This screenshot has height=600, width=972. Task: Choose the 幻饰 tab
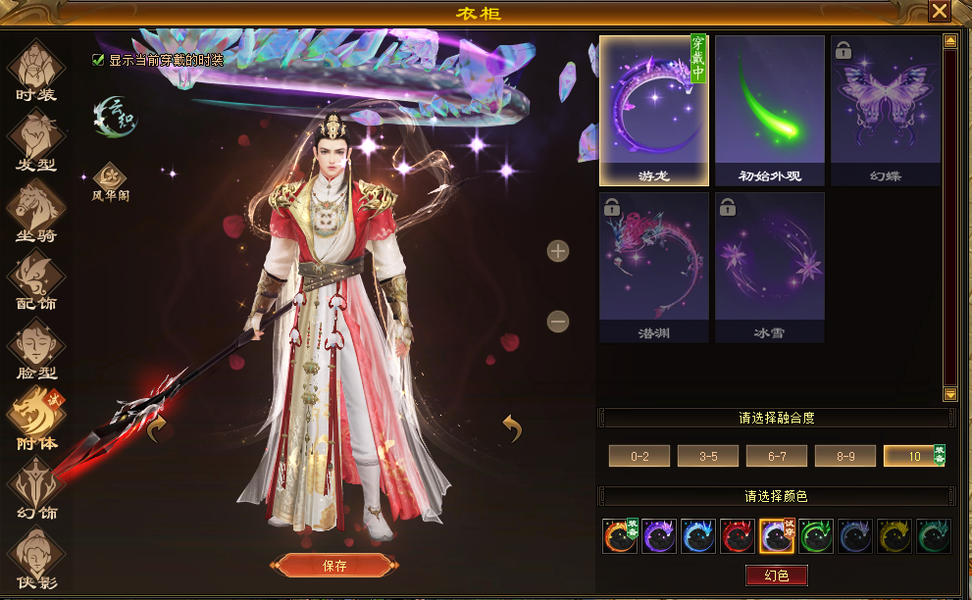(x=36, y=490)
